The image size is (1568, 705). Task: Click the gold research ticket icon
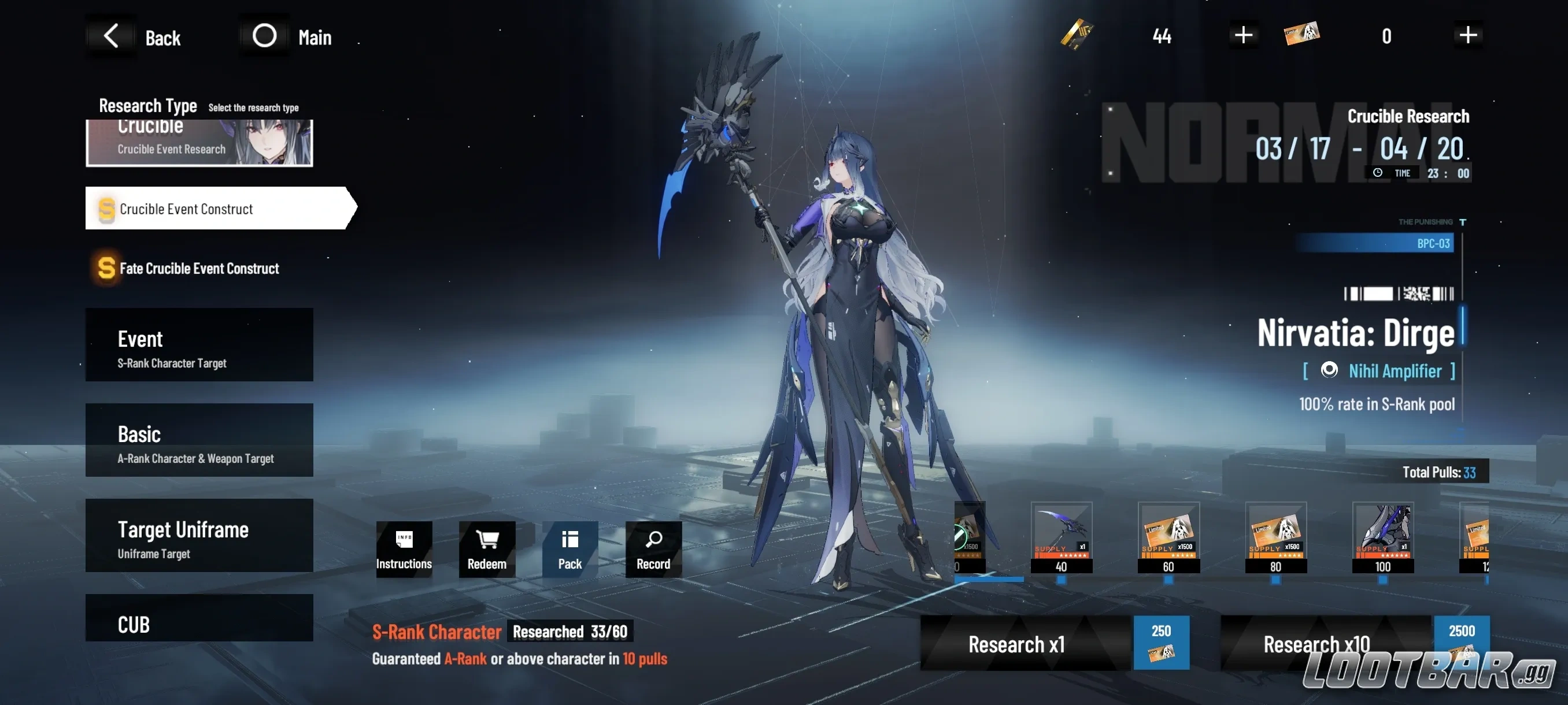[x=1077, y=35]
